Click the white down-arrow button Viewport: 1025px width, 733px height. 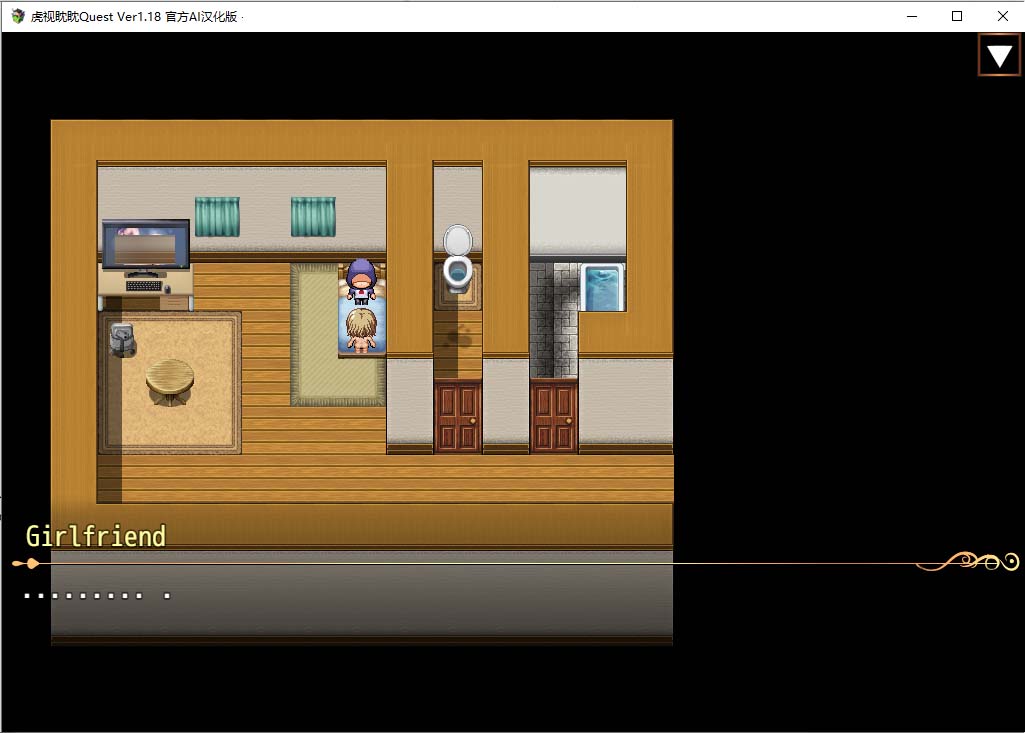999,55
